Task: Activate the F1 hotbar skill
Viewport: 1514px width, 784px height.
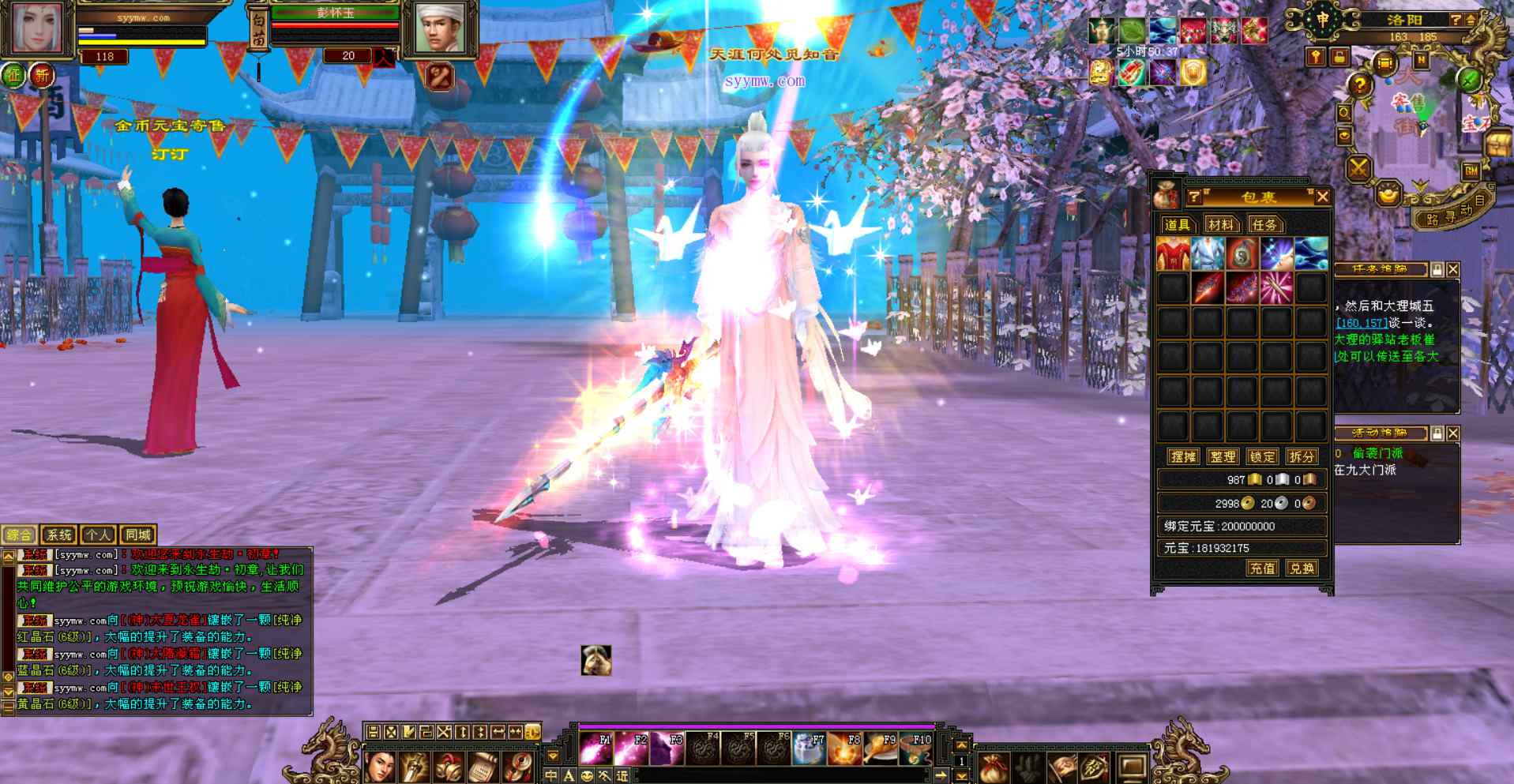Action: (596, 748)
